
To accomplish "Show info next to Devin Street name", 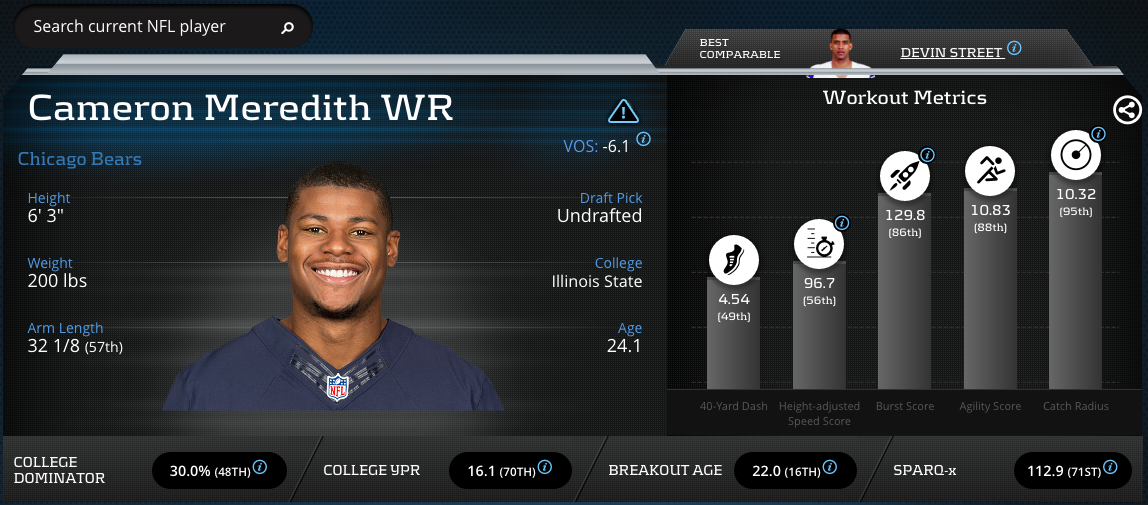I will tap(1014, 48).
